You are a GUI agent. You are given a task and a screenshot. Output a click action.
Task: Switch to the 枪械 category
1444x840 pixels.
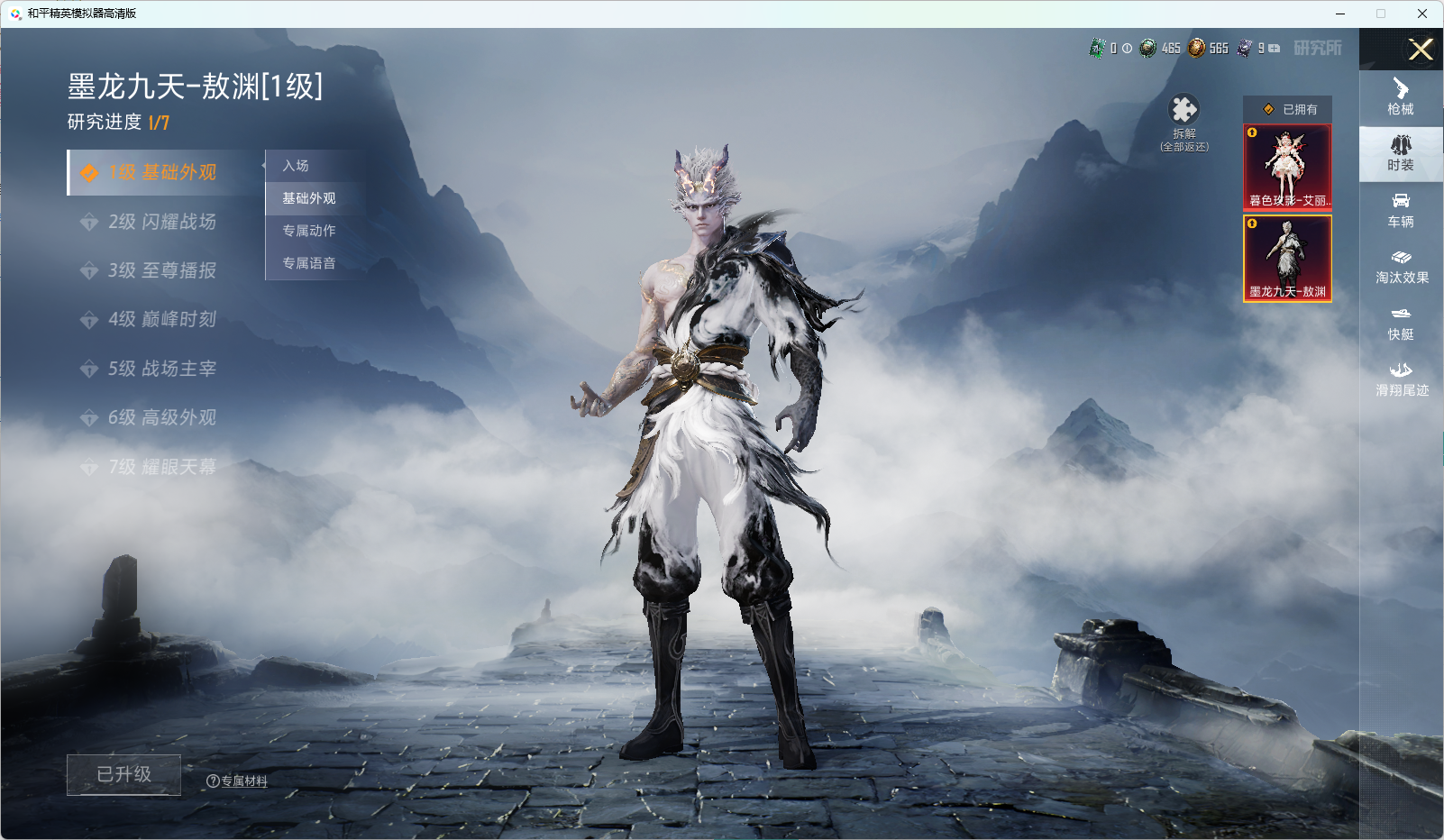click(1401, 97)
